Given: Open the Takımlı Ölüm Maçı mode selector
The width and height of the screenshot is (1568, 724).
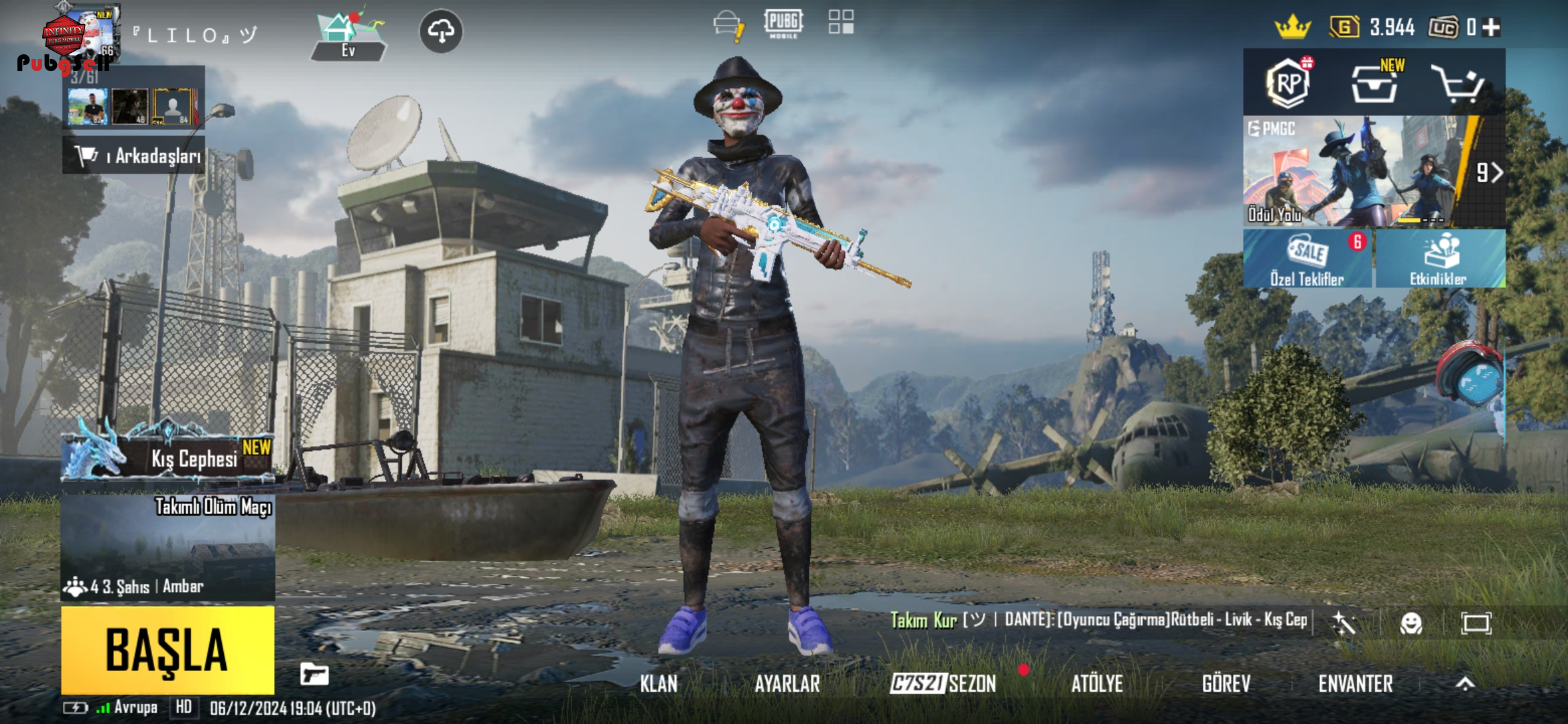Looking at the screenshot, I should tap(168, 548).
